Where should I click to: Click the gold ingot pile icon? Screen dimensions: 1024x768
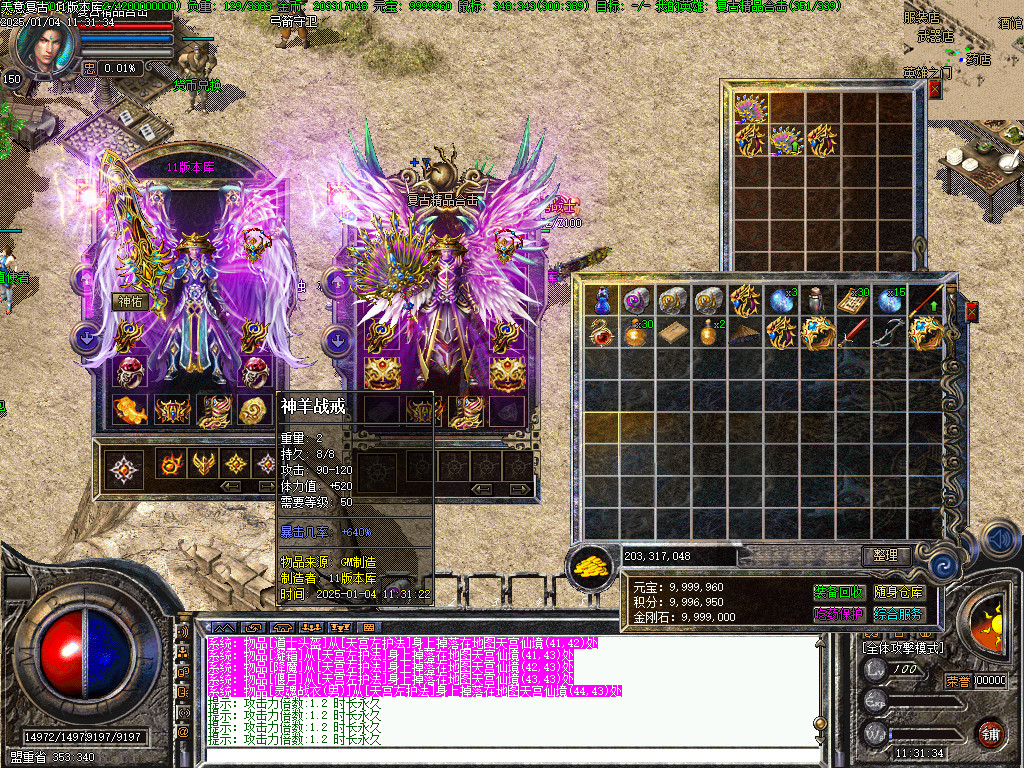tap(591, 567)
